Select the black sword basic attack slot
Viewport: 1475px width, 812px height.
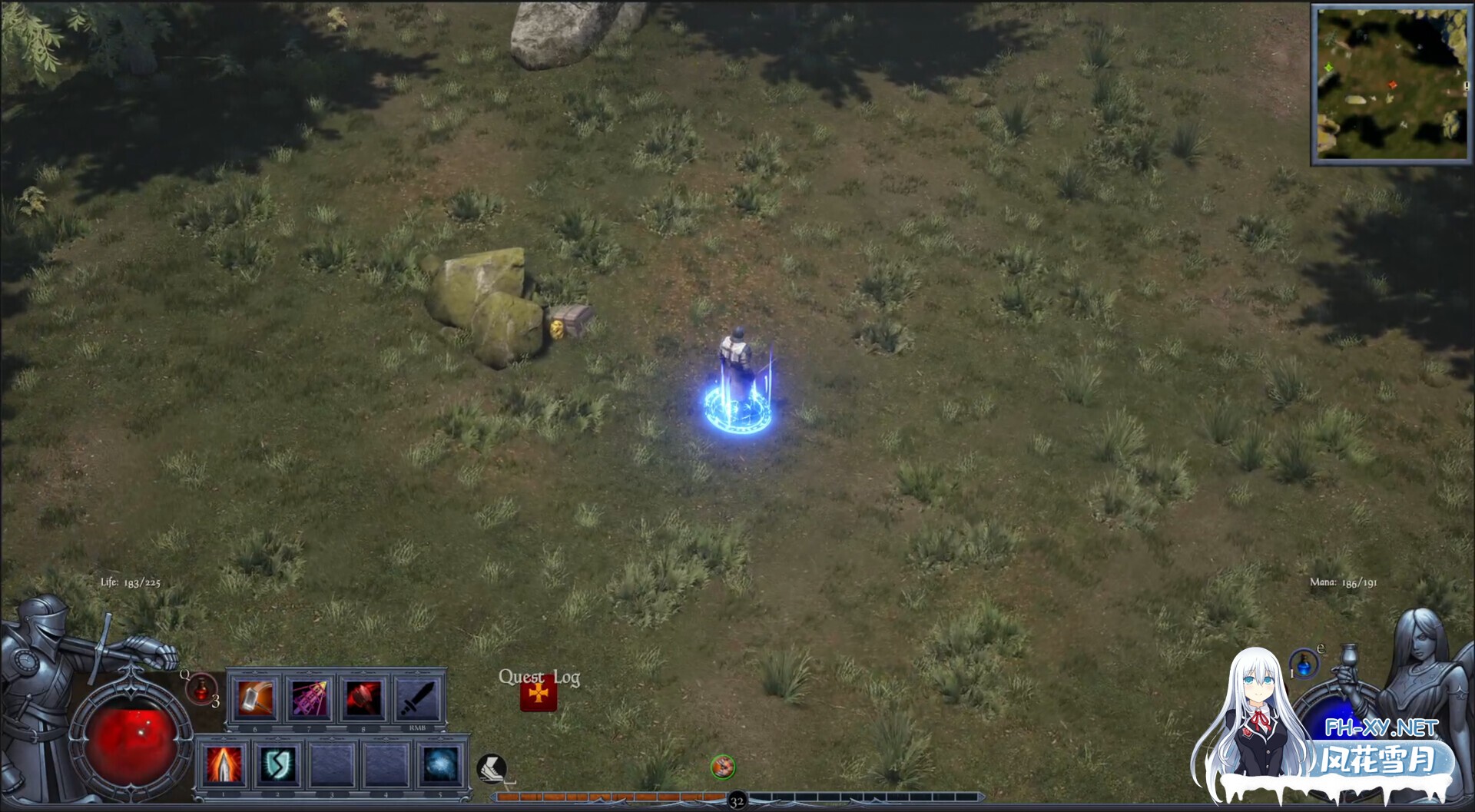click(x=417, y=698)
